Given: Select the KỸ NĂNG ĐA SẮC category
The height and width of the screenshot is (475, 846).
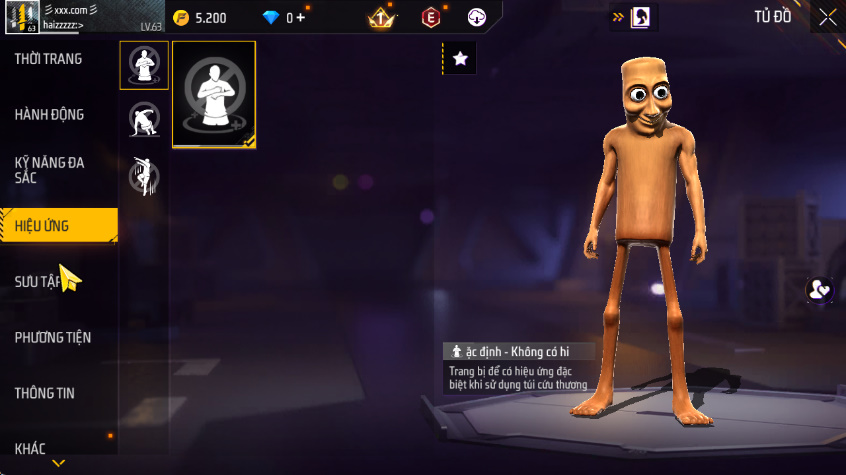Looking at the screenshot, I should (50, 170).
